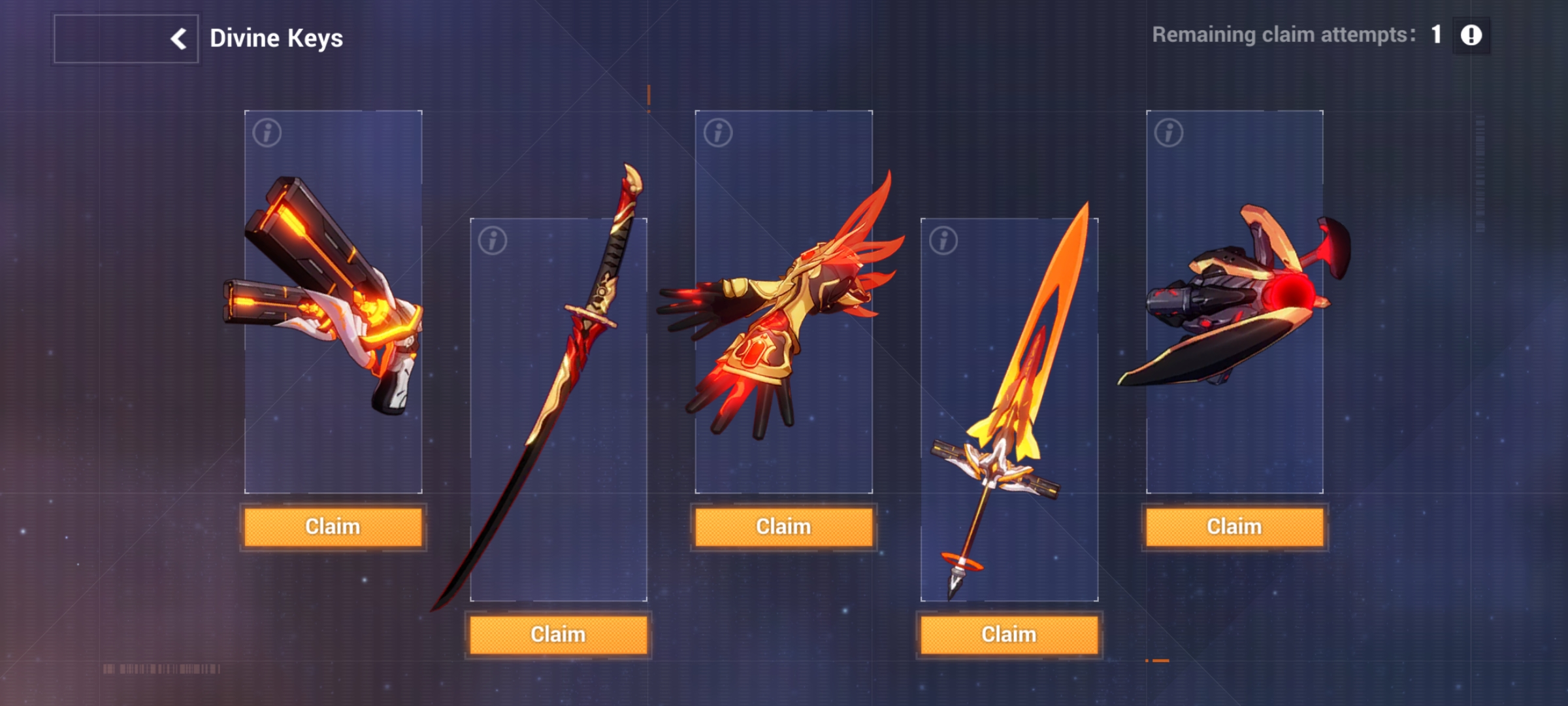
Task: Claim the katana divine key
Action: (x=559, y=633)
